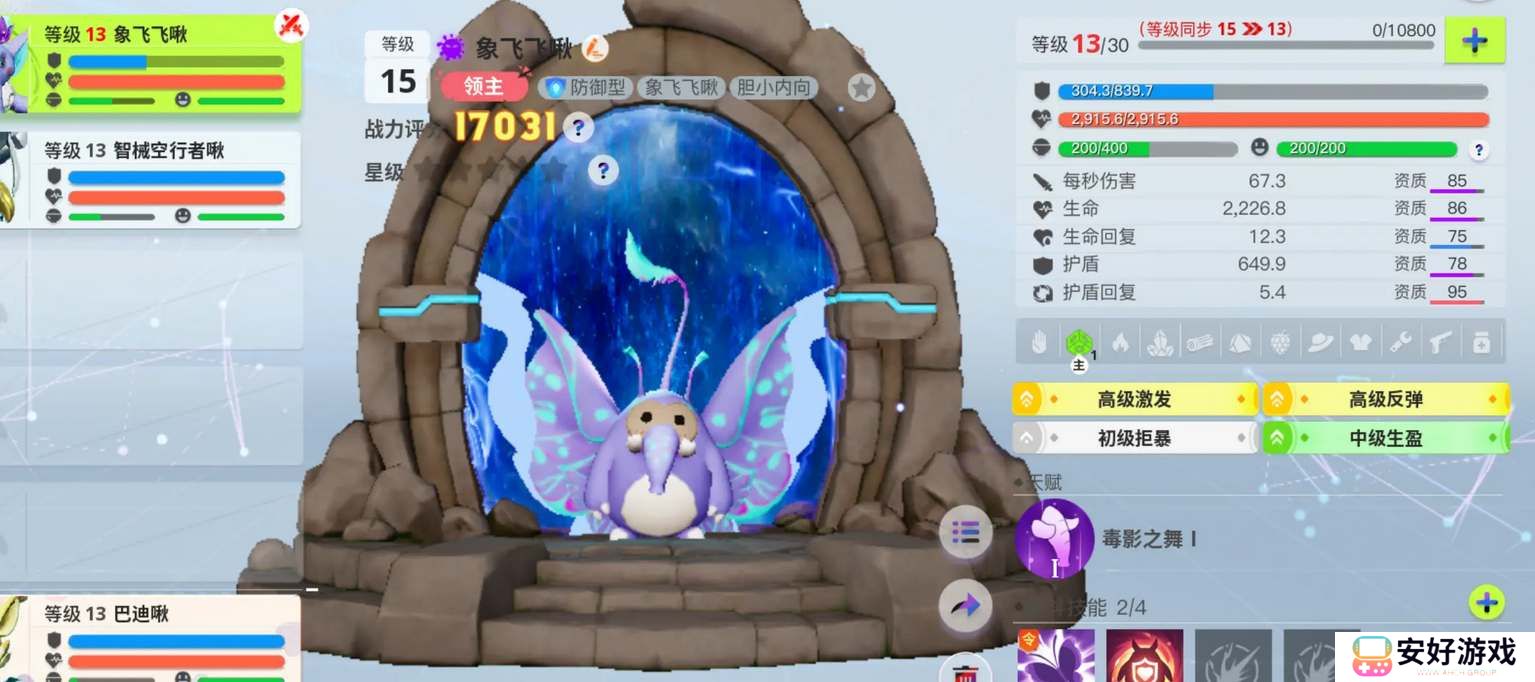Click the trash can release button

point(965,669)
